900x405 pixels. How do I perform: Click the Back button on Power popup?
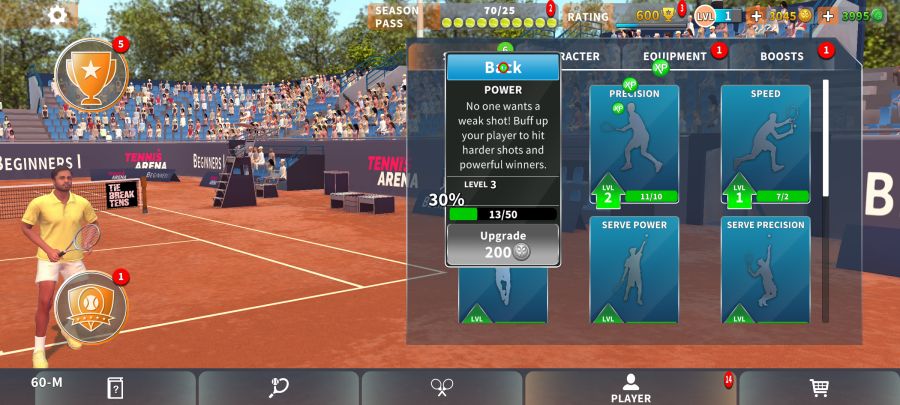point(503,68)
